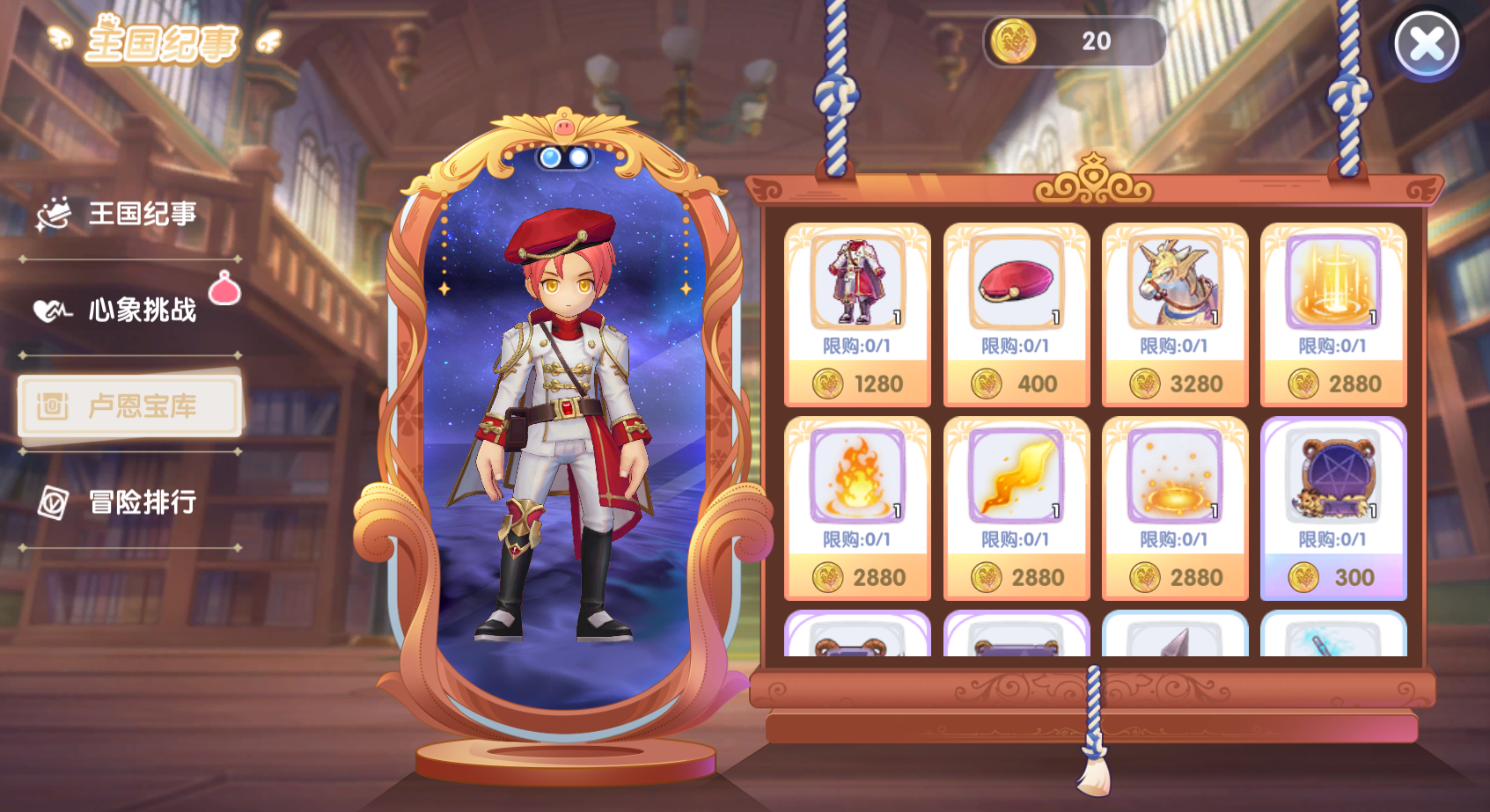Select the golden sparkle ring effect item
Viewport: 1490px width, 812px height.
[1174, 508]
